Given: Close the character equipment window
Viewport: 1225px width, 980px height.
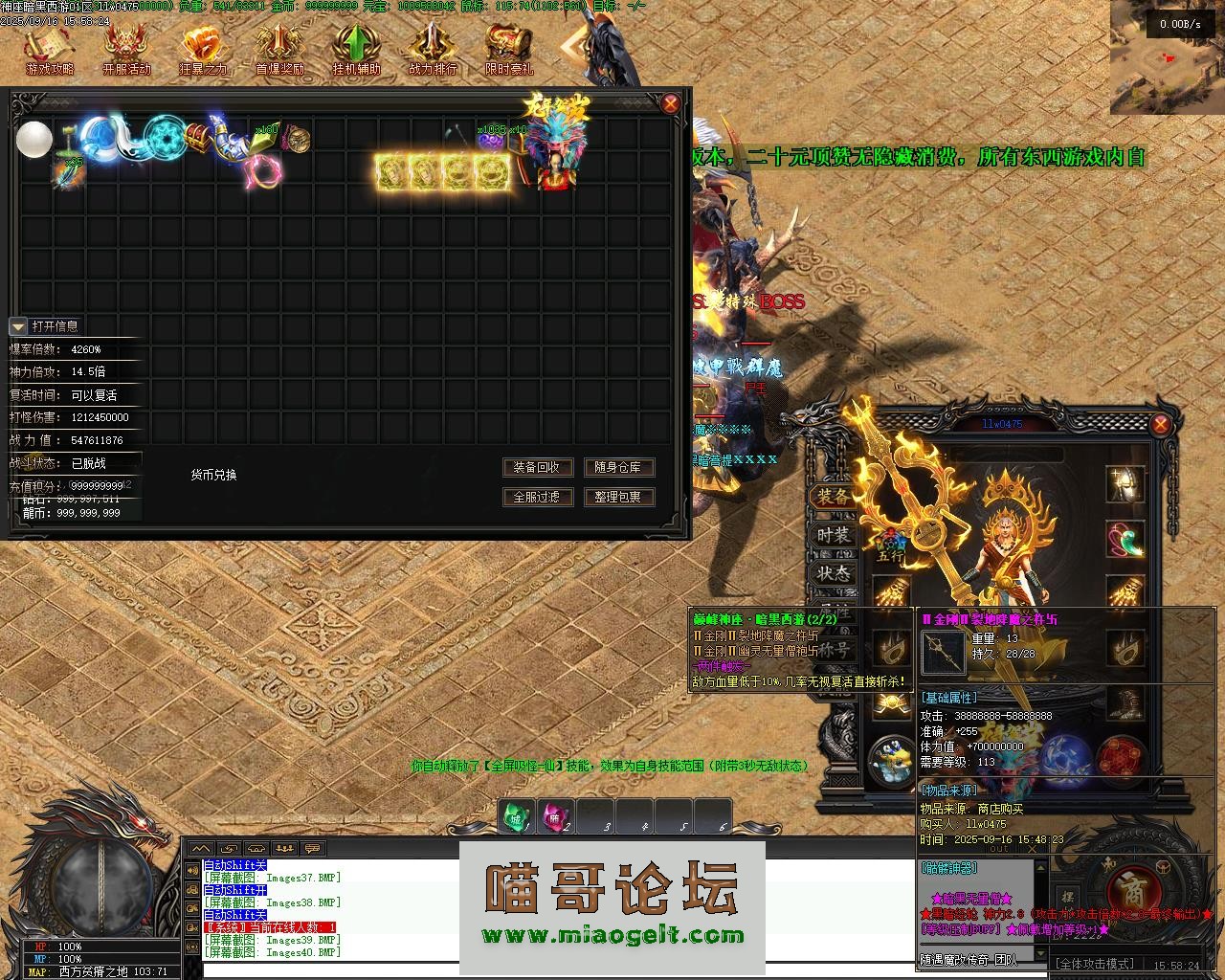Looking at the screenshot, I should pyautogui.click(x=1160, y=424).
